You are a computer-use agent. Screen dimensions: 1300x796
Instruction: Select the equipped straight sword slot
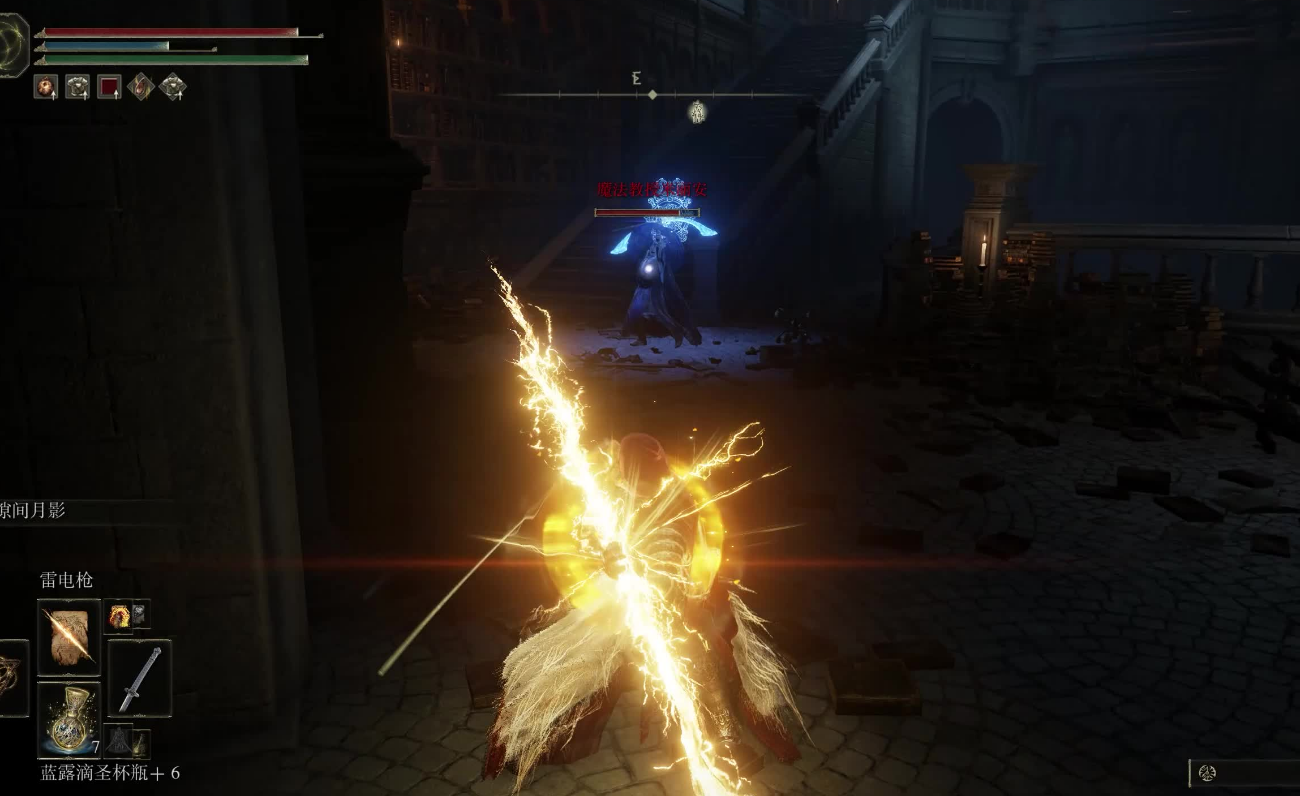139,679
